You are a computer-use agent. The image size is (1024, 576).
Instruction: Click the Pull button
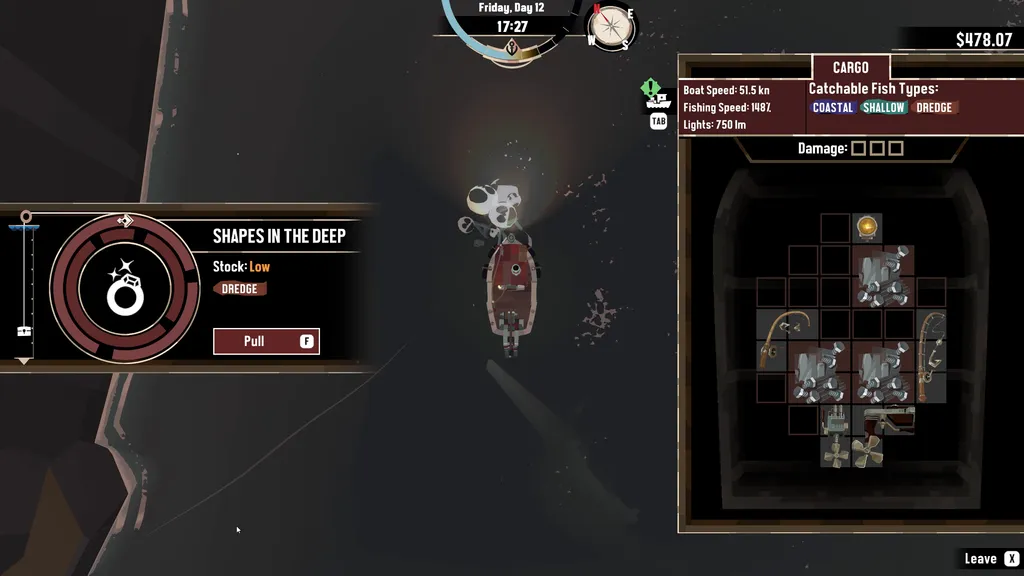[x=266, y=341]
